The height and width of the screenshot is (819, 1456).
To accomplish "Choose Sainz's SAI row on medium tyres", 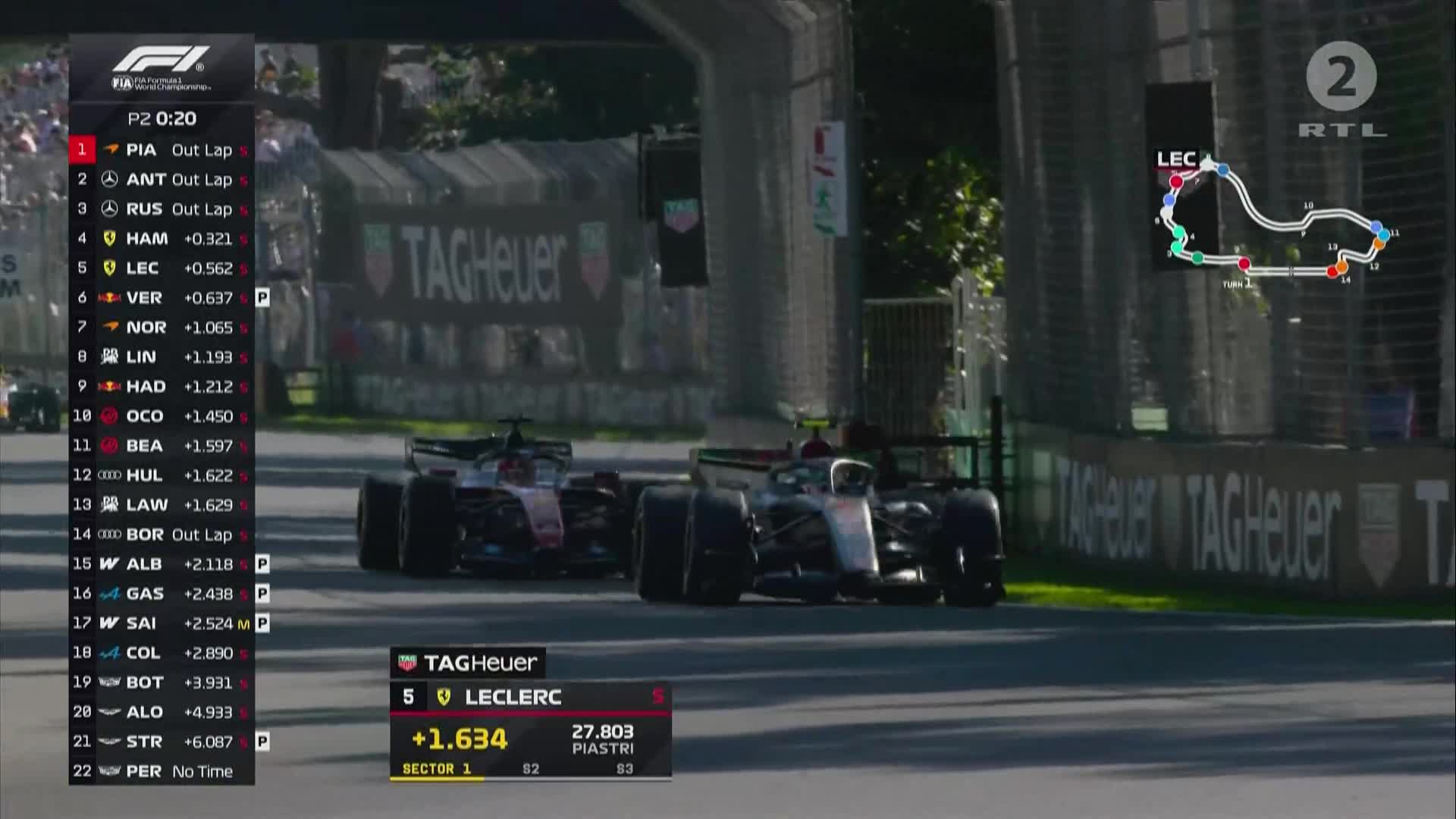I will tap(162, 623).
